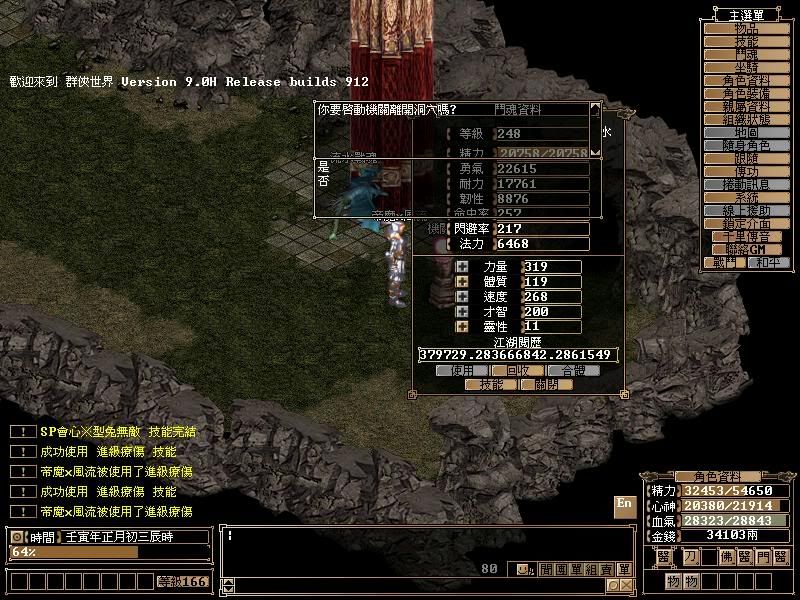Open the smiley emoticon picker in chat

point(523,569)
